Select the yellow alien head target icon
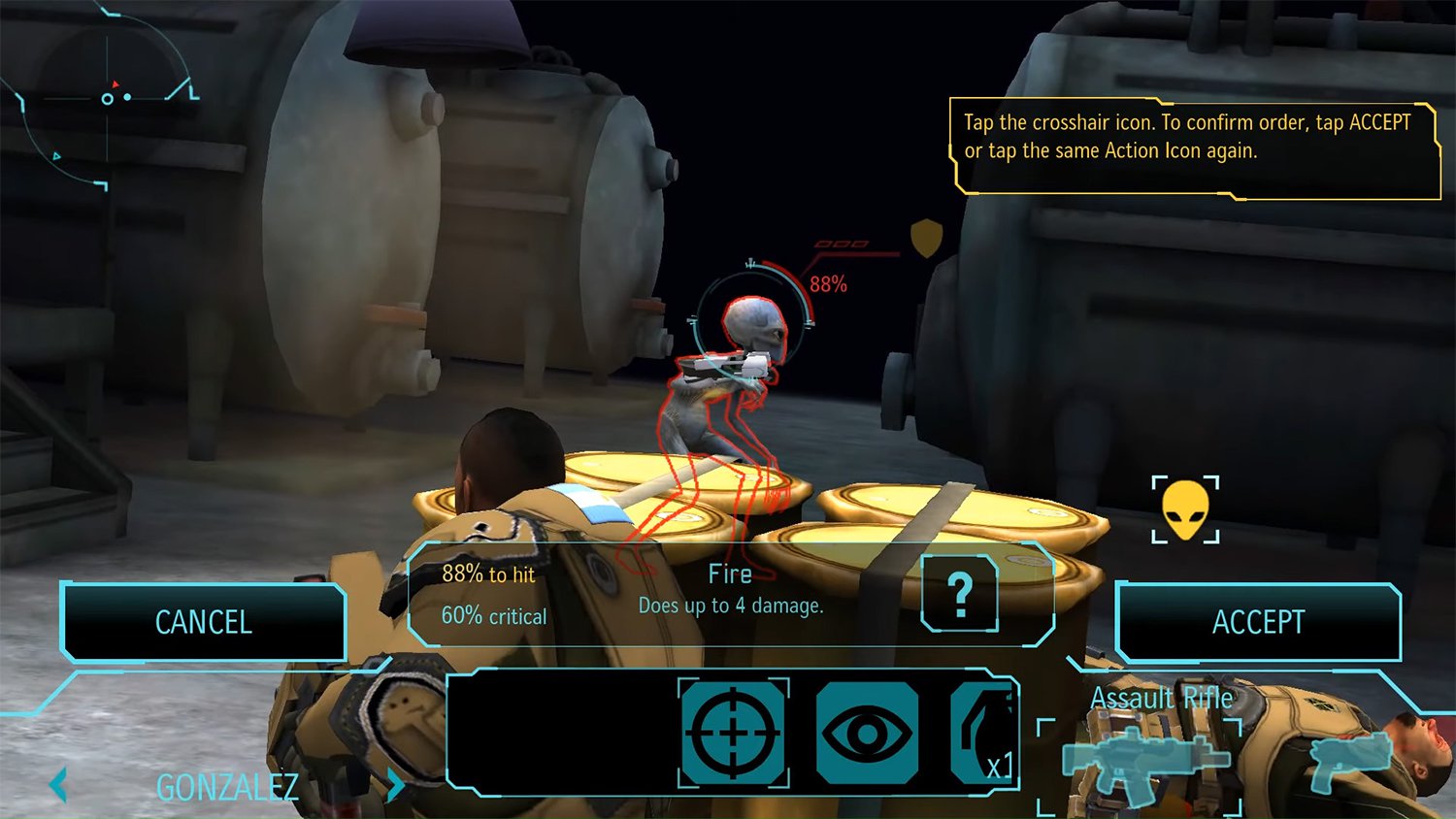 1185,509
